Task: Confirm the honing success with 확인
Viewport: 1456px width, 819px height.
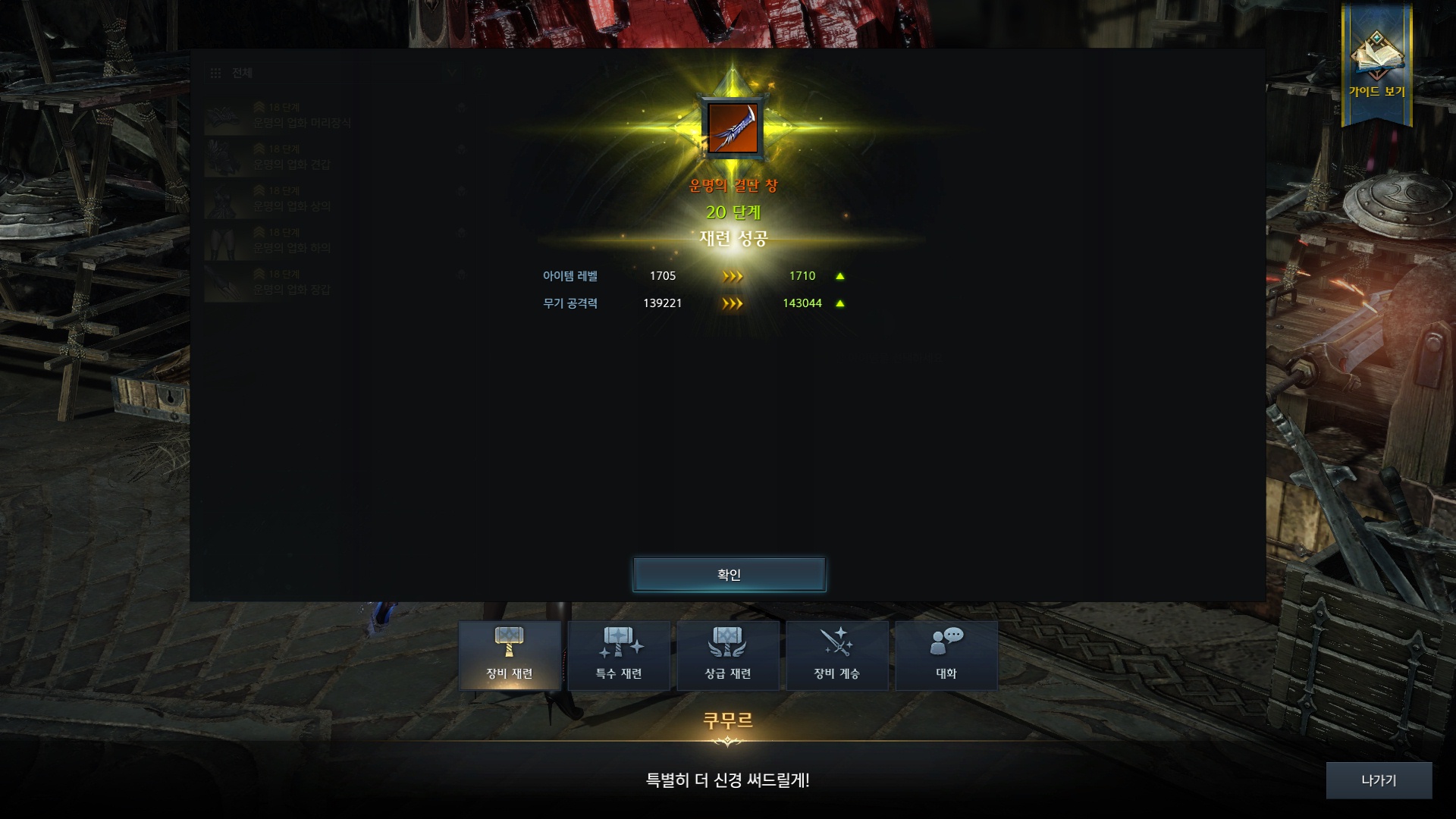Action: point(729,575)
